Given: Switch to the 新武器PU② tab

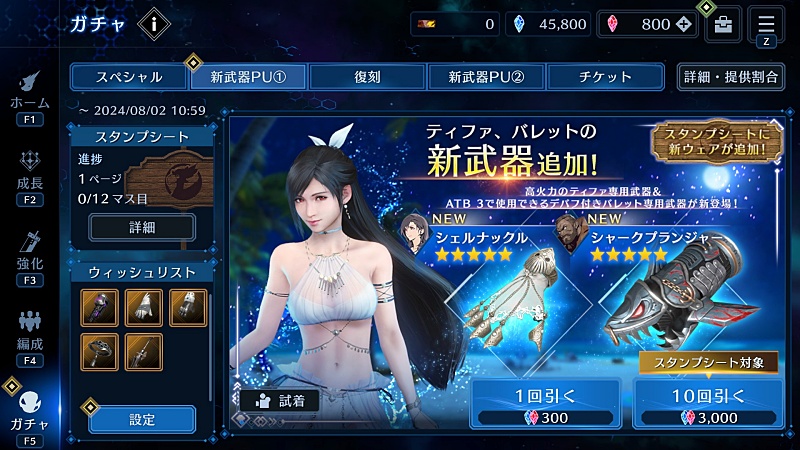Looking at the screenshot, I should pos(486,77).
